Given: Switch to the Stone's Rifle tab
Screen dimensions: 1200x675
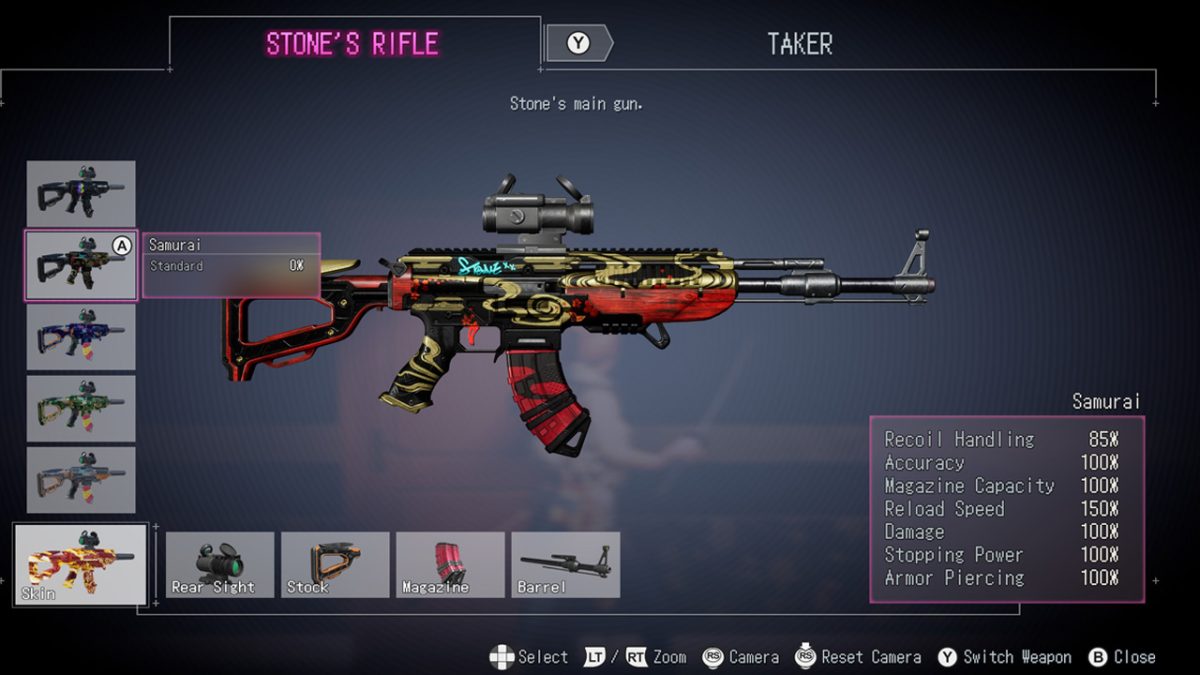Looking at the screenshot, I should tap(352, 44).
